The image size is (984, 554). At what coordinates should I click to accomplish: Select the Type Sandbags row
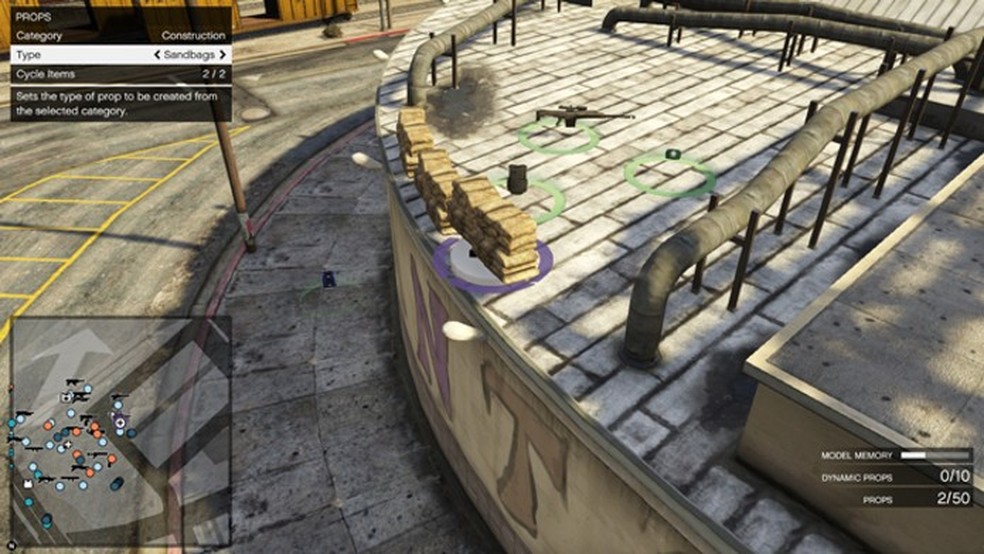(120, 55)
